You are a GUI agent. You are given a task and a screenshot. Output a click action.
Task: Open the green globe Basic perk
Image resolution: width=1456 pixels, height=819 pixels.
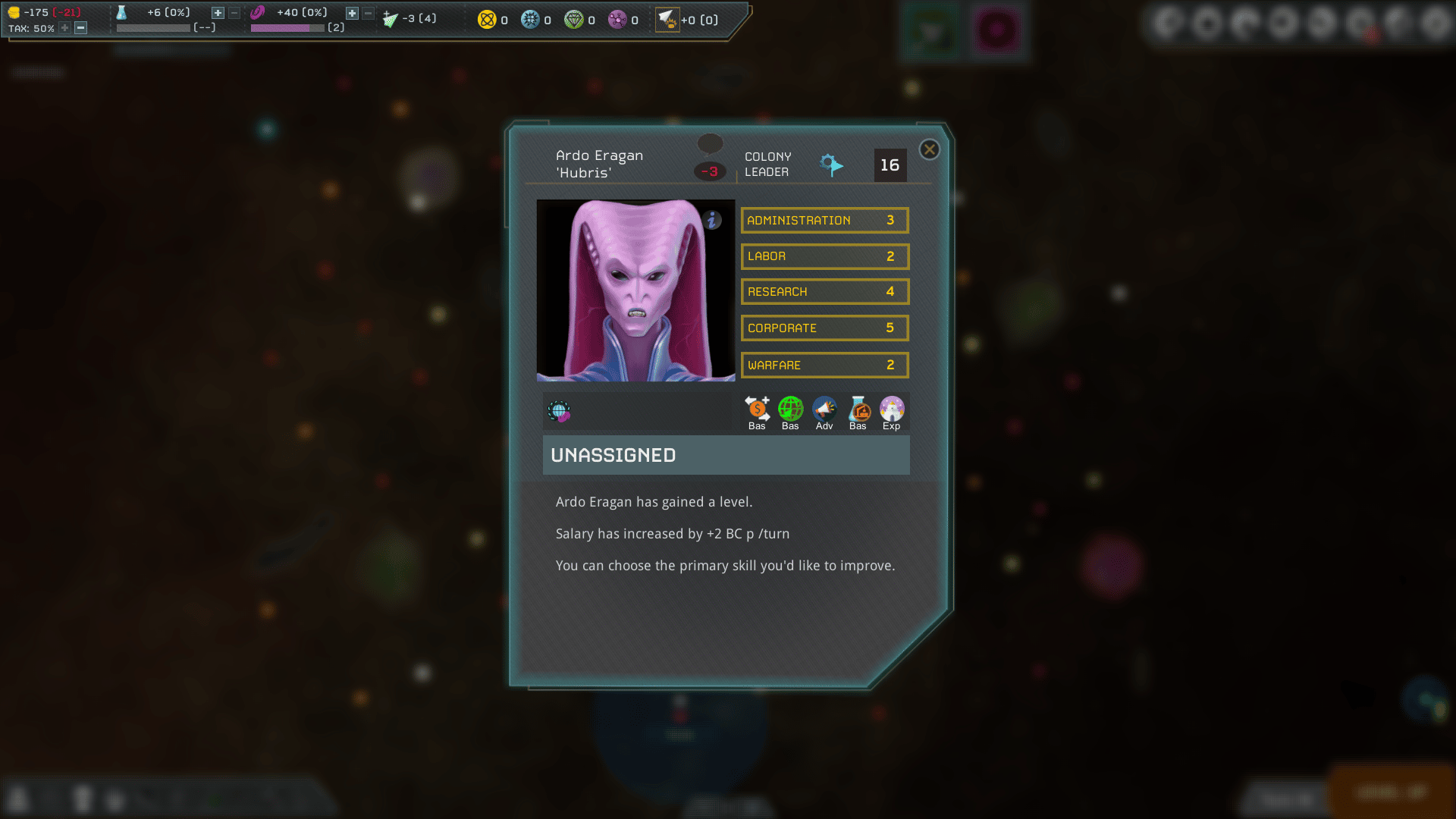point(790,409)
